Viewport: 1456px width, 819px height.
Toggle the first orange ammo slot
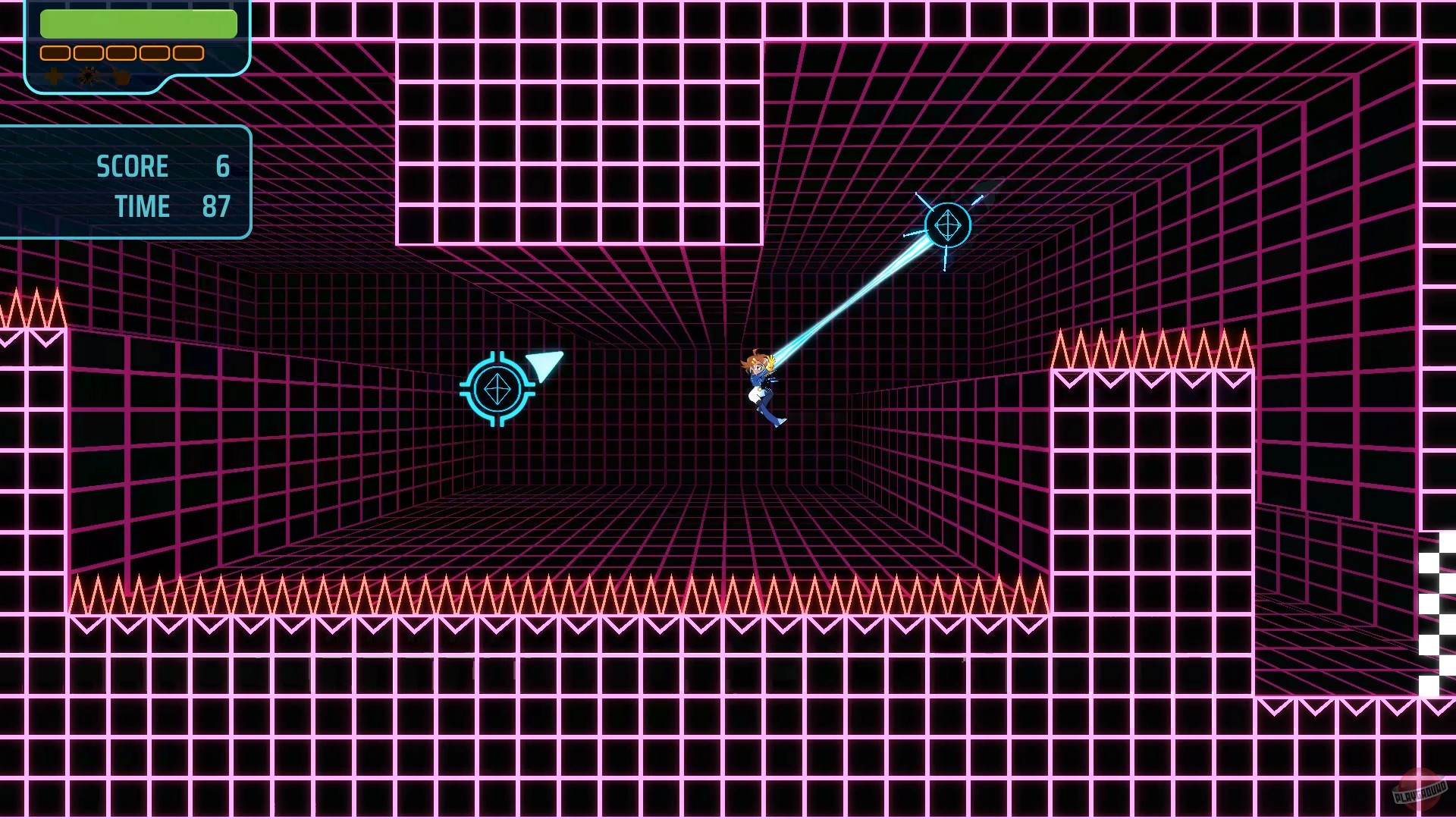point(55,53)
